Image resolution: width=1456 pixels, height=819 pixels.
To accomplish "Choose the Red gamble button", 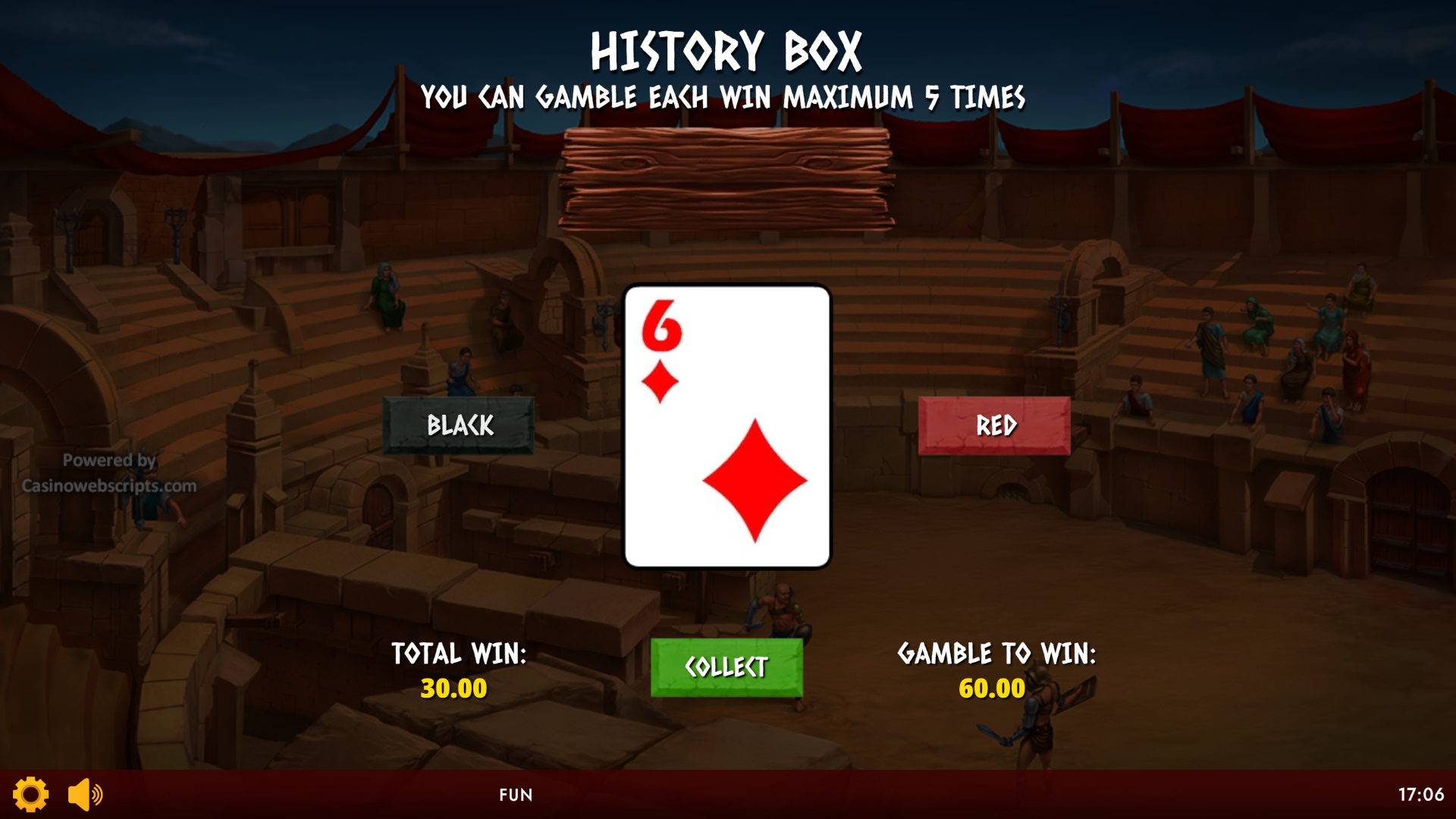I will [x=994, y=425].
